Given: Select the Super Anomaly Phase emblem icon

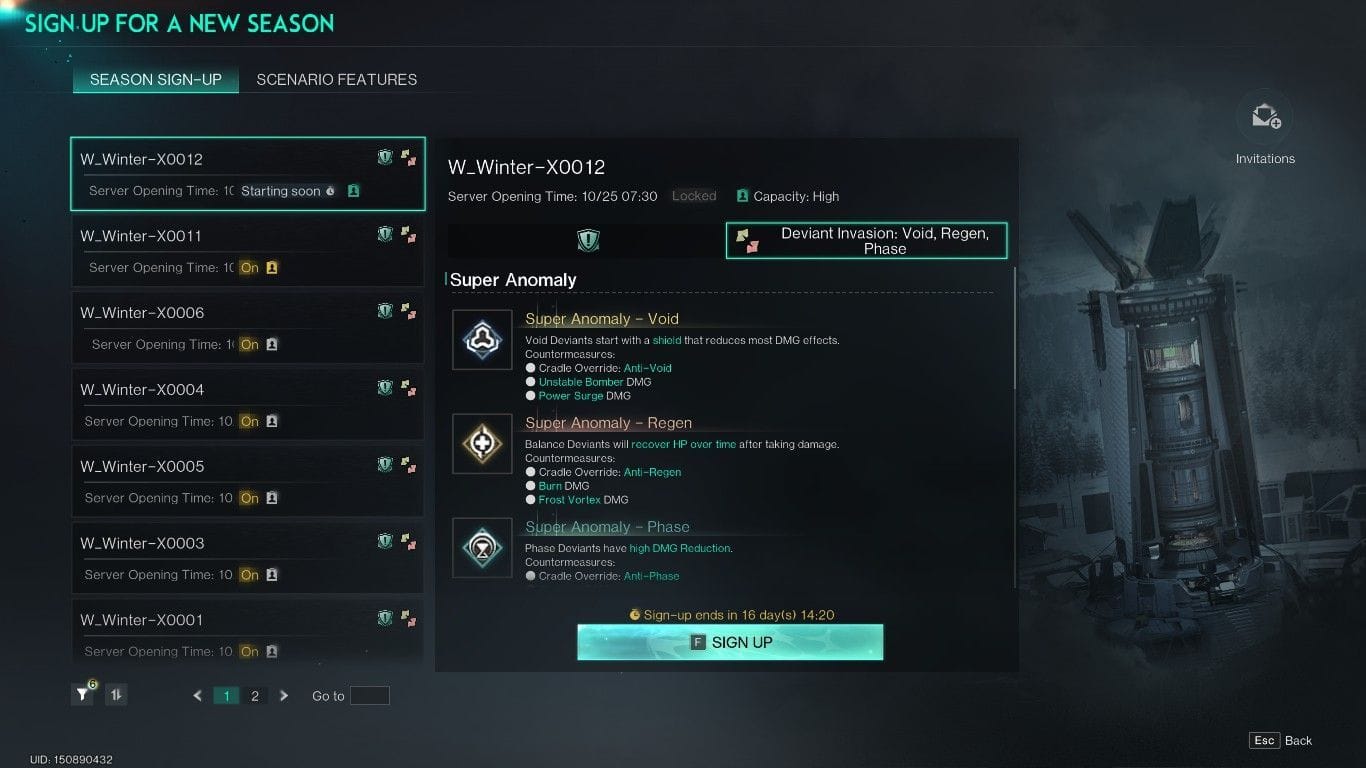Looking at the screenshot, I should click(482, 548).
